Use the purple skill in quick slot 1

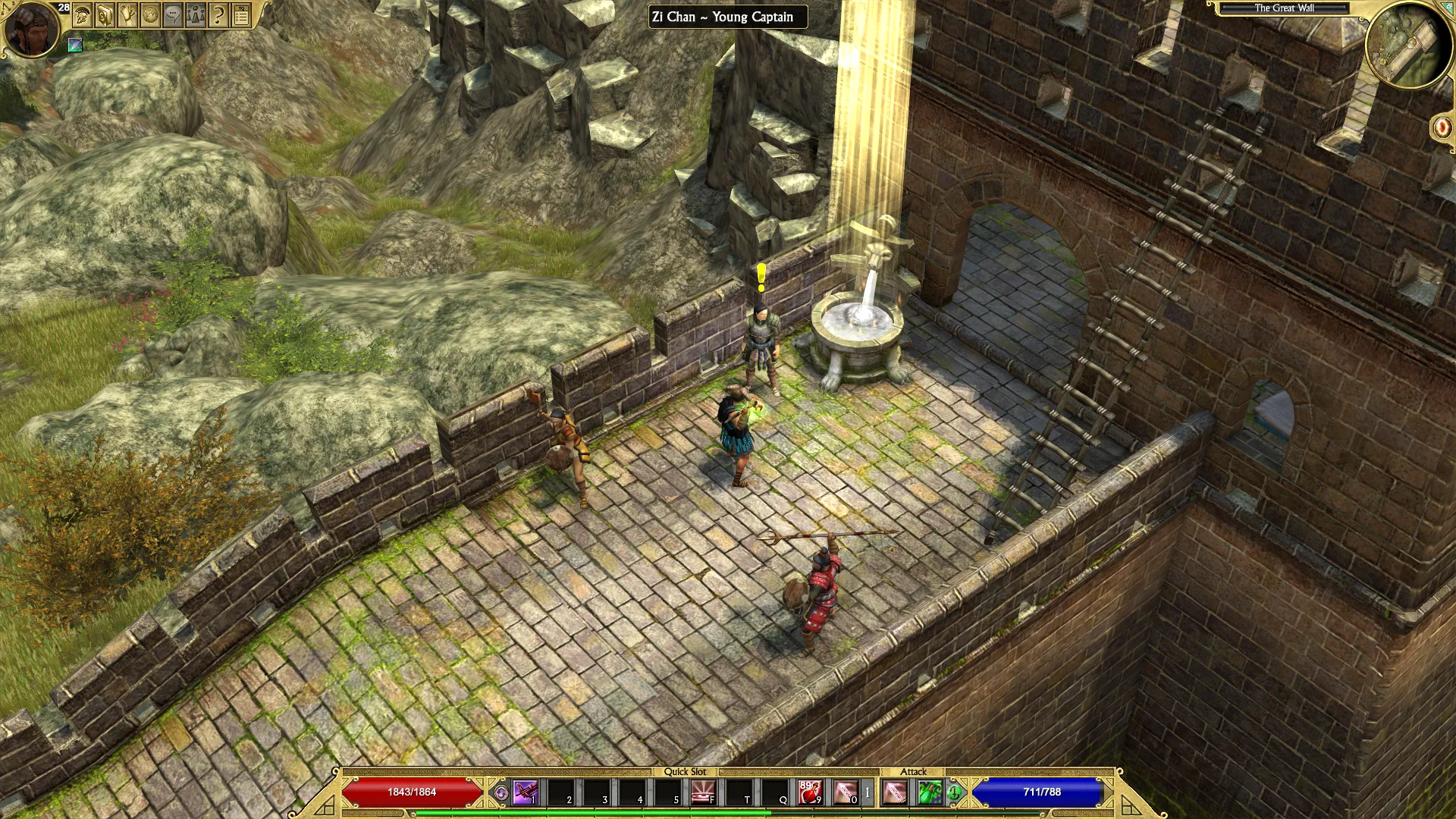pos(526,793)
